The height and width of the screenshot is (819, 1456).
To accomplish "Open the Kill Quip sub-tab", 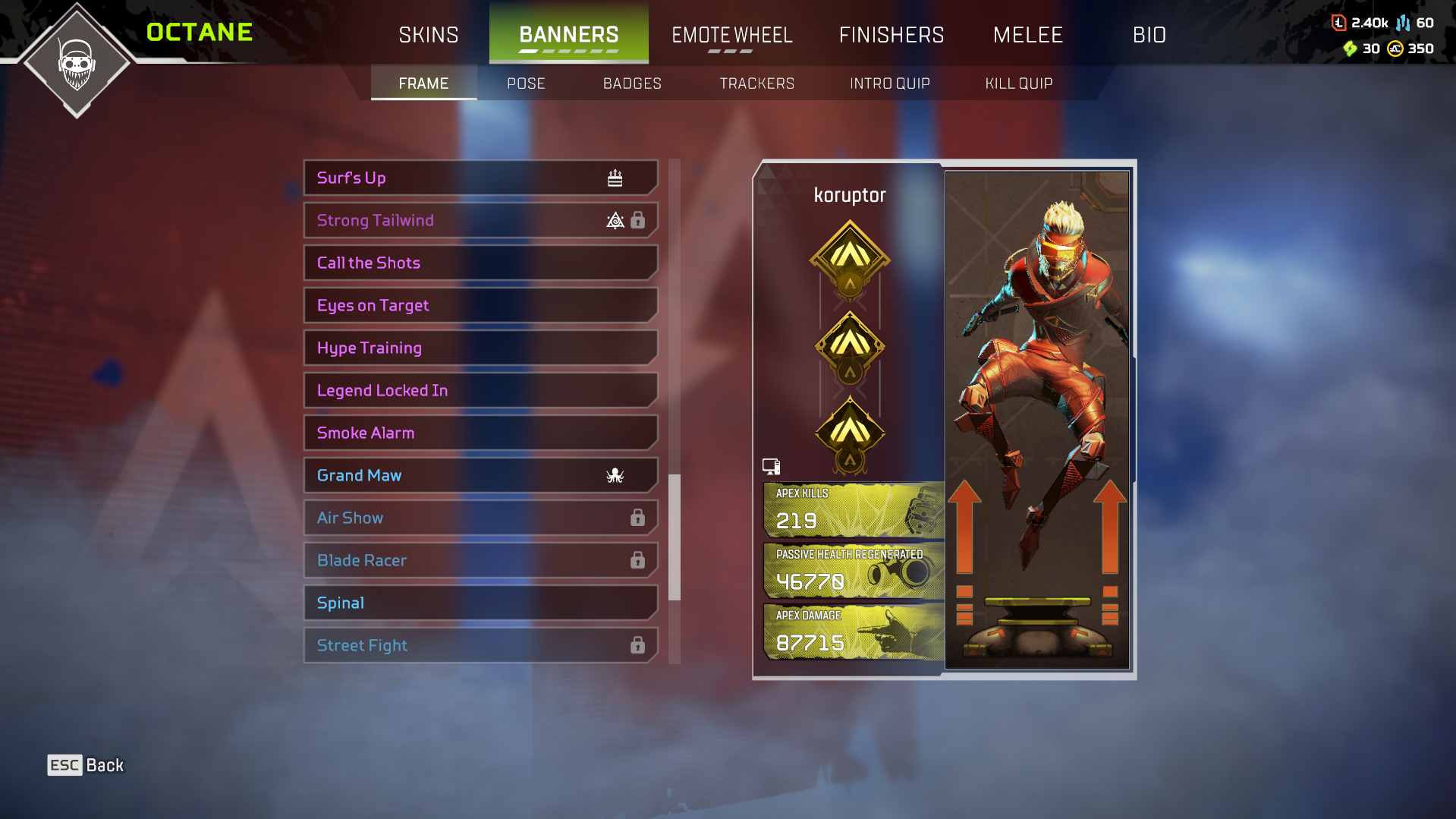I will point(1018,83).
